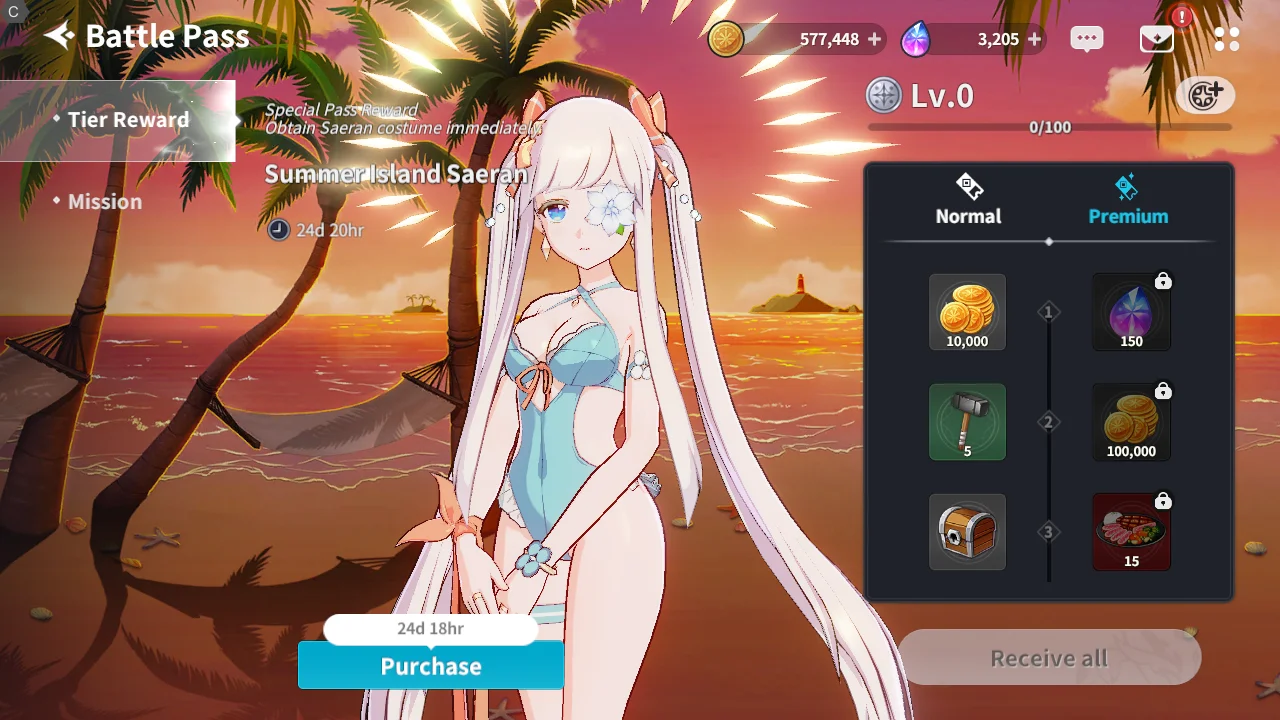The height and width of the screenshot is (720, 1280).
Task: Tap the locked meat dish reward
Action: [1131, 532]
